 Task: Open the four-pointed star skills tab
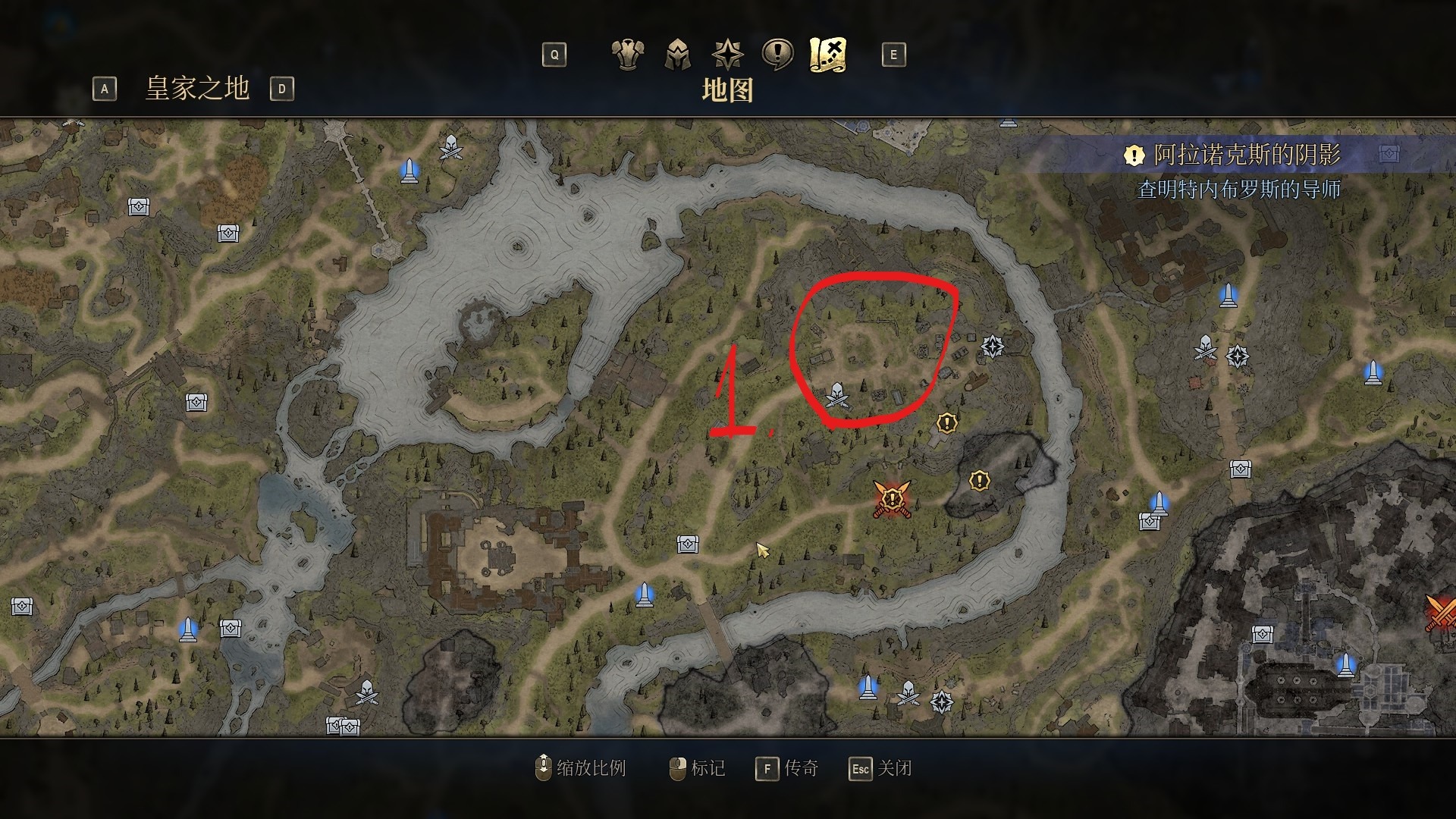(727, 55)
